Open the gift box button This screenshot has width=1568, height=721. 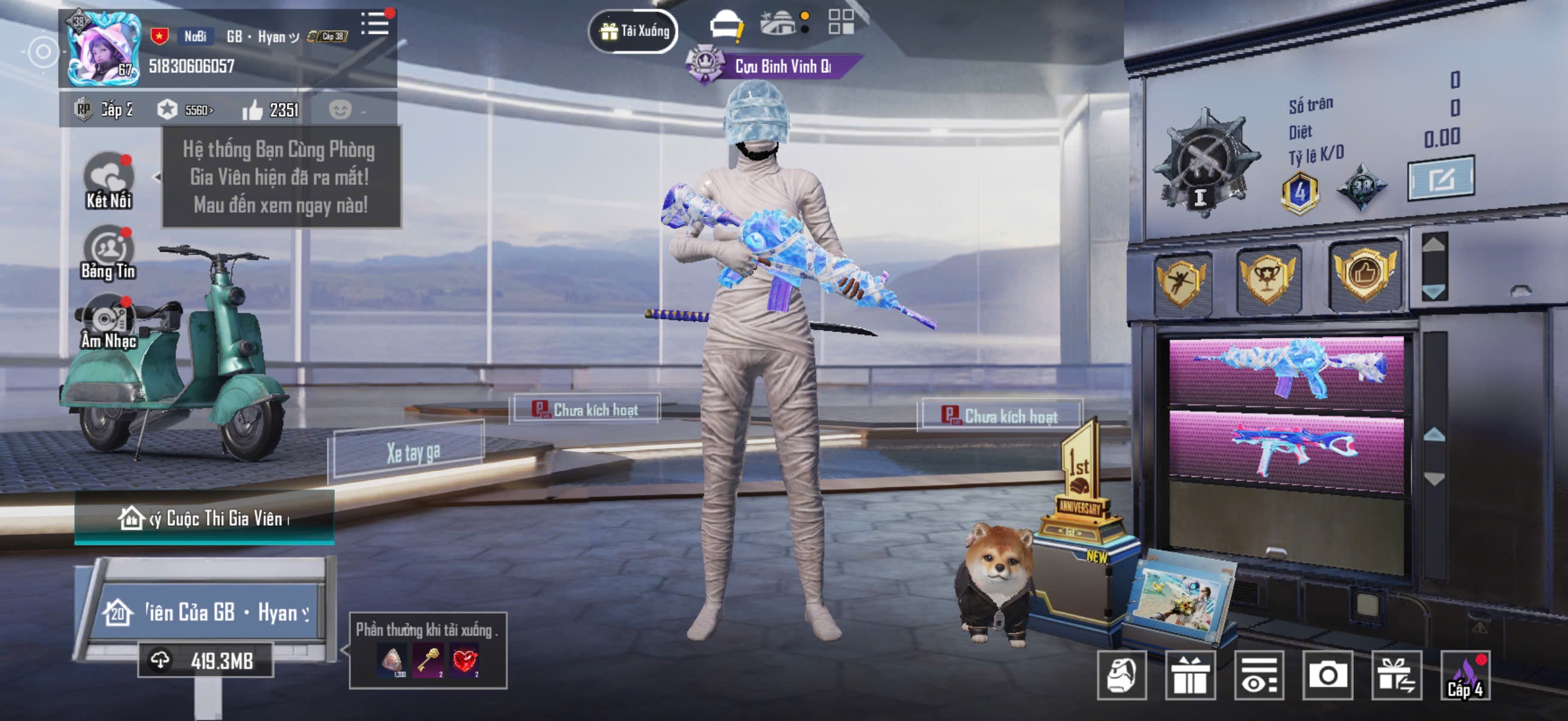pyautogui.click(x=1189, y=675)
